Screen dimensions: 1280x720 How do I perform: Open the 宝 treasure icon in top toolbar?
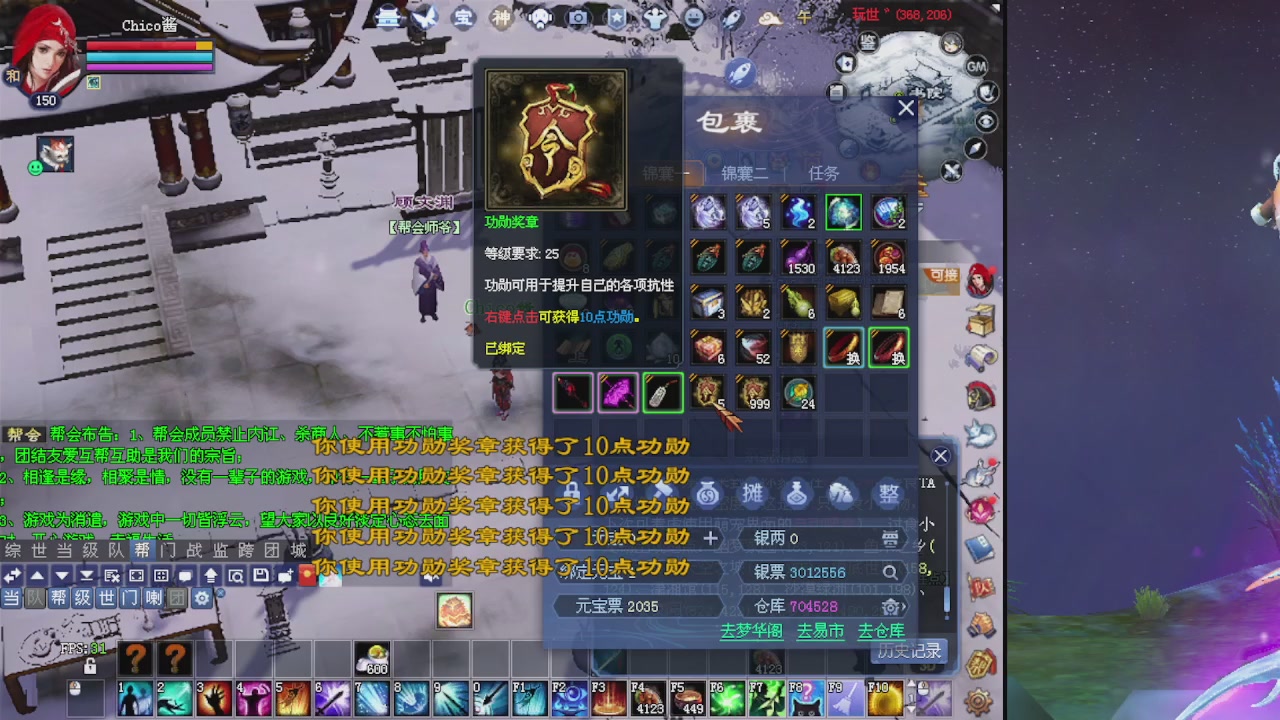(461, 18)
